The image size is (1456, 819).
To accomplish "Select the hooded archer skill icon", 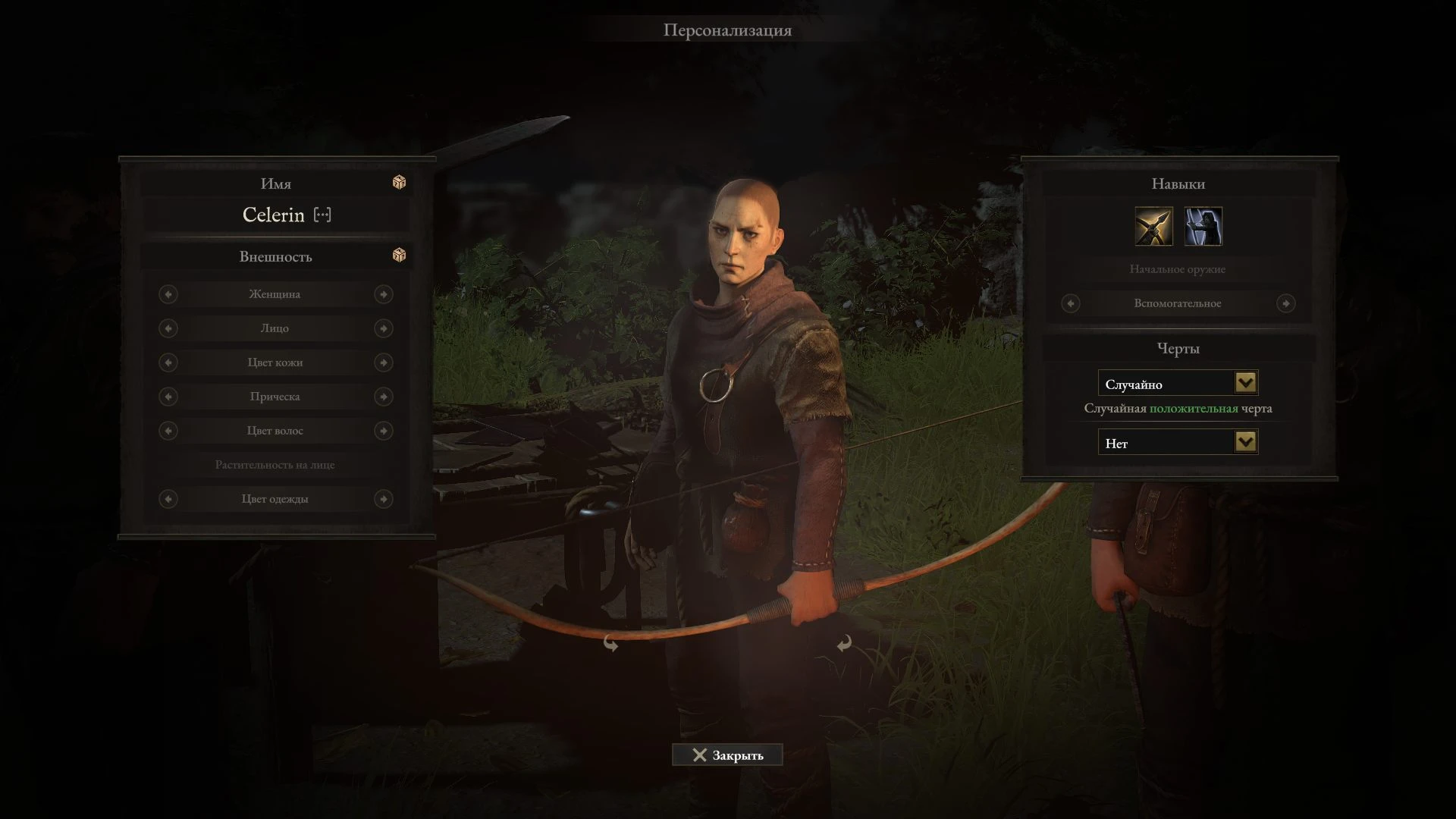I will 1203,227.
